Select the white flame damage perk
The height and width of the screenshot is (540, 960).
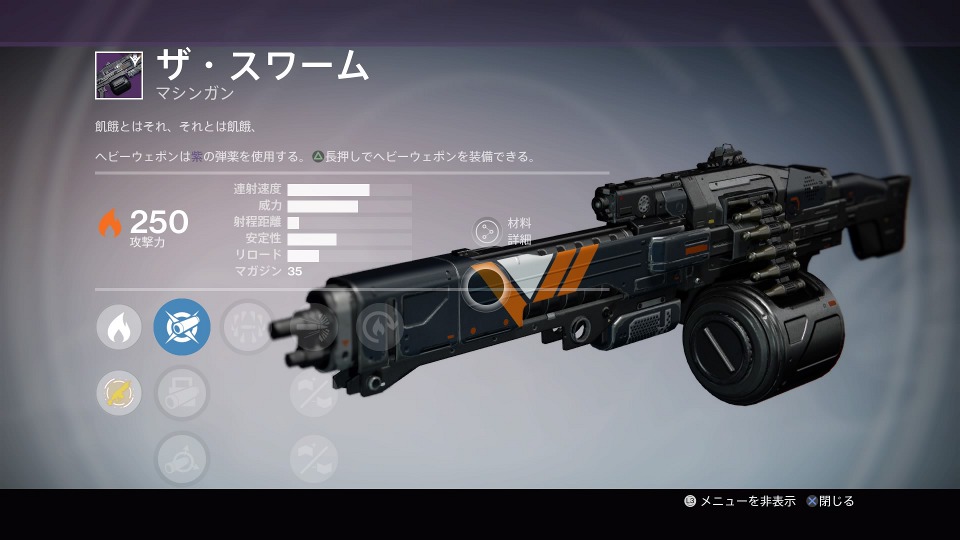coord(118,327)
